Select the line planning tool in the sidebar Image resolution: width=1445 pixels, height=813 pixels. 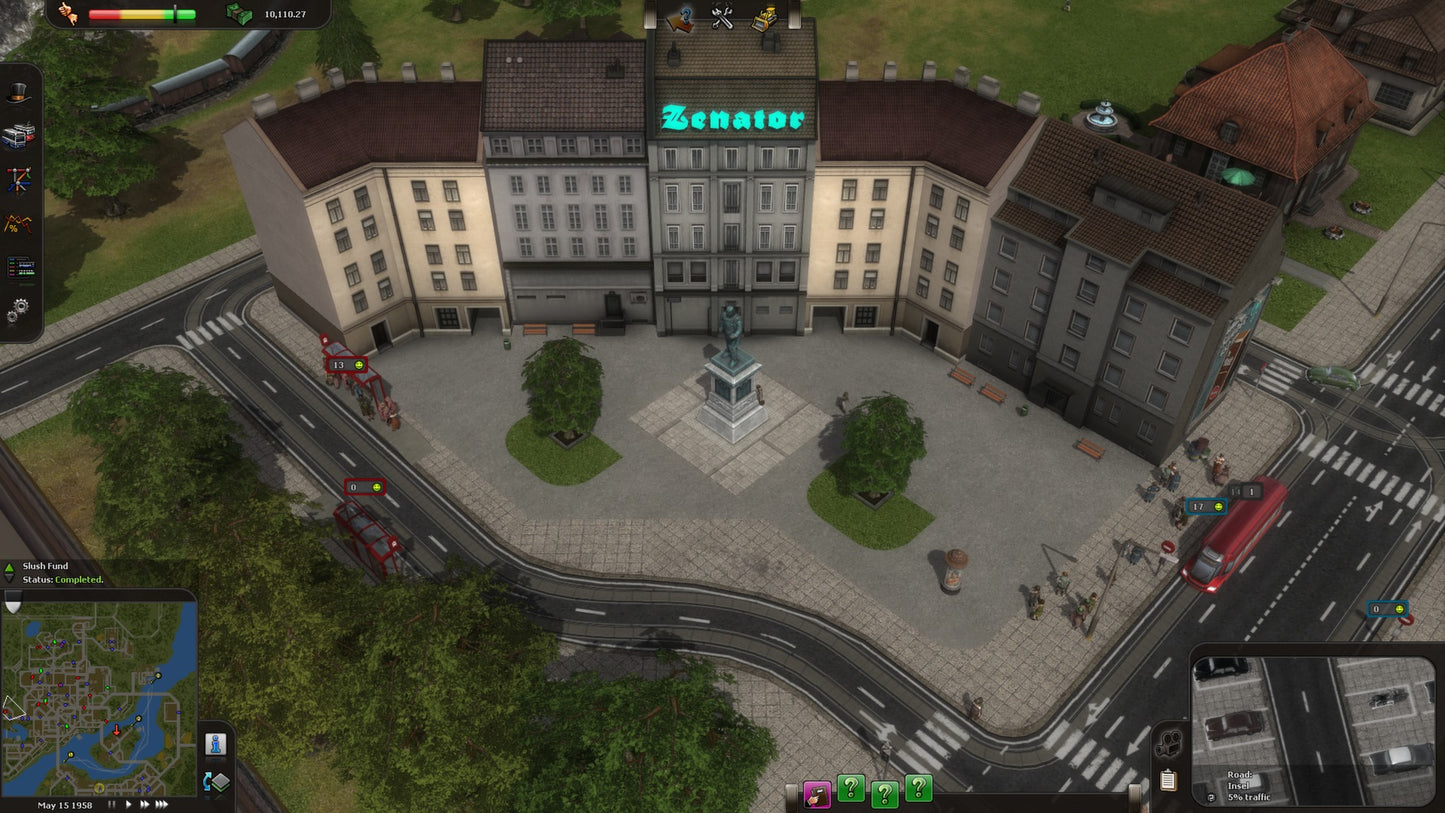[19, 177]
